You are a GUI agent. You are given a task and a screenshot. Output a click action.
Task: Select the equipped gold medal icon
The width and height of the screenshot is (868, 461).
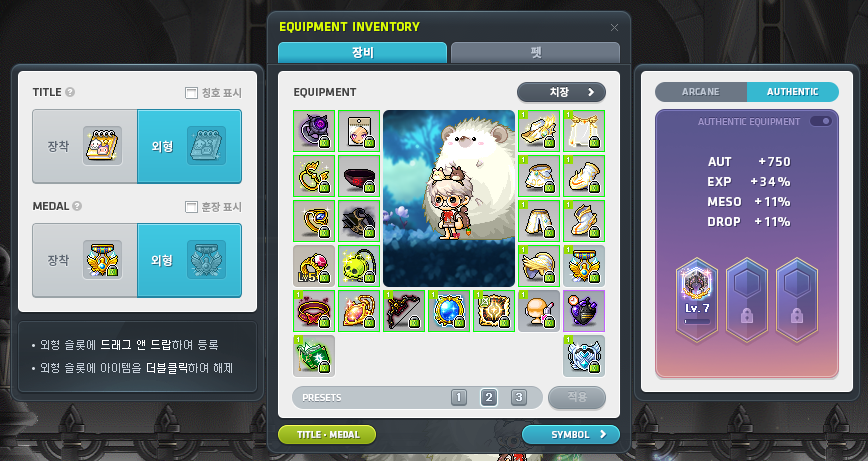point(102,260)
